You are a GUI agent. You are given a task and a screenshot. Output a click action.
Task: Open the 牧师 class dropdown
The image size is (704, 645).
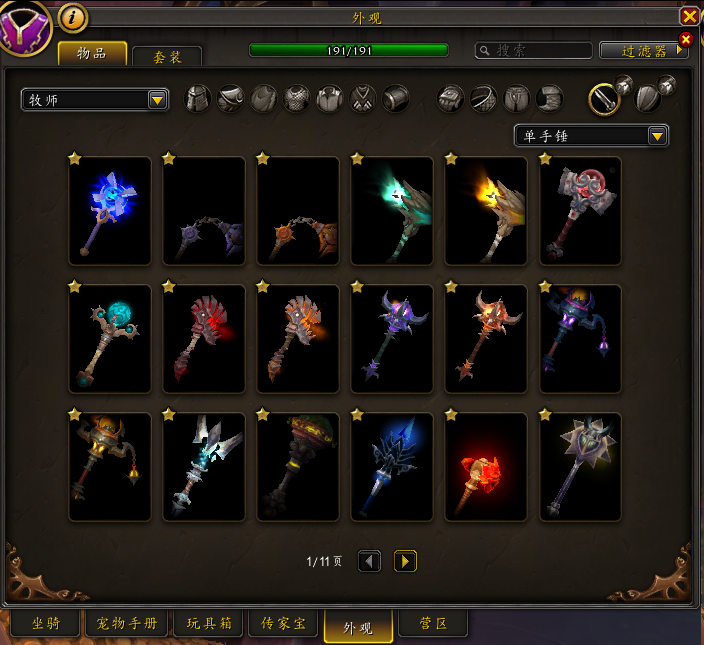click(x=95, y=99)
